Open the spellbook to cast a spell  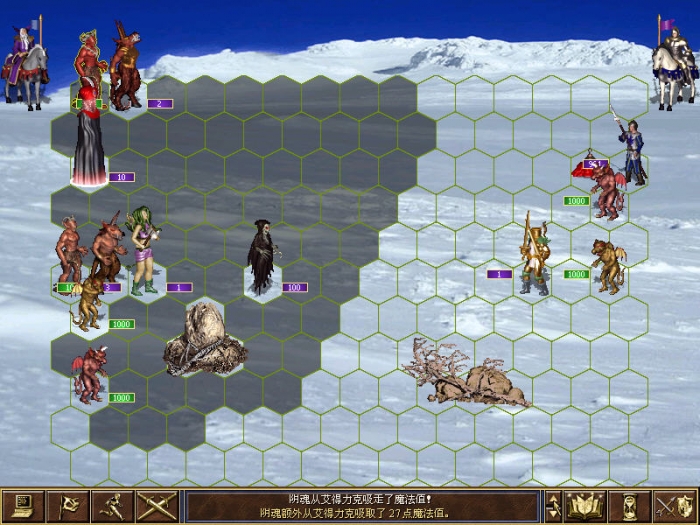click(x=585, y=505)
